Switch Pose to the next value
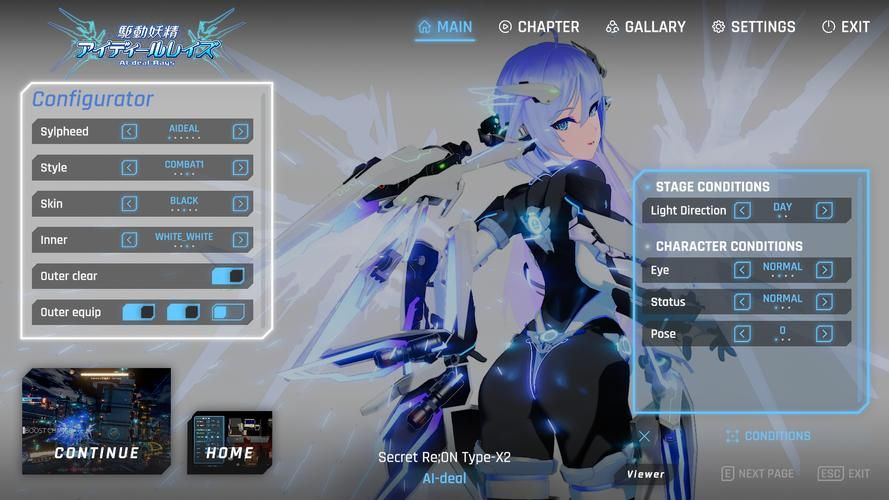 pyautogui.click(x=824, y=334)
